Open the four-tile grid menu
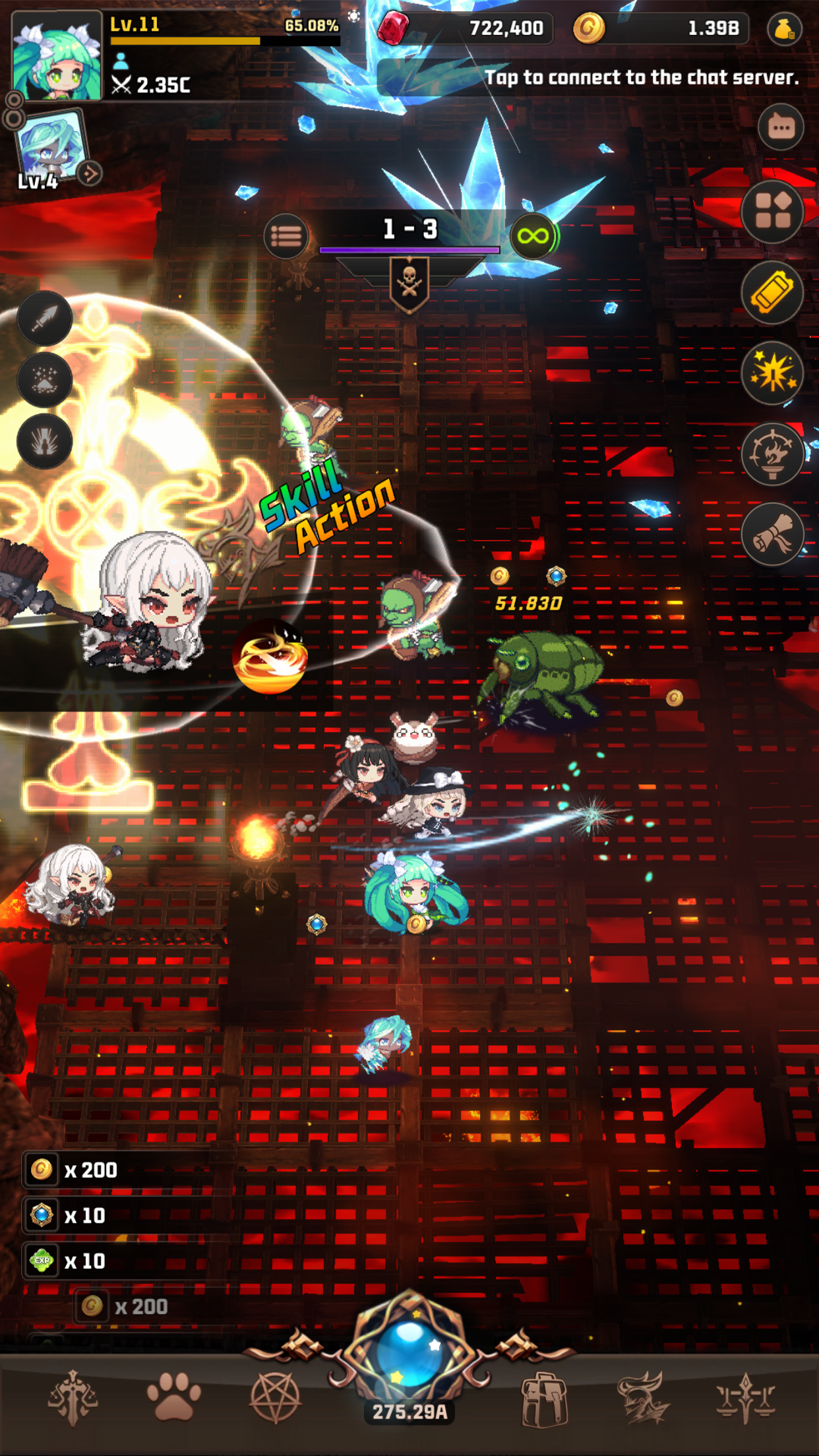The height and width of the screenshot is (1456, 819). pyautogui.click(x=772, y=212)
